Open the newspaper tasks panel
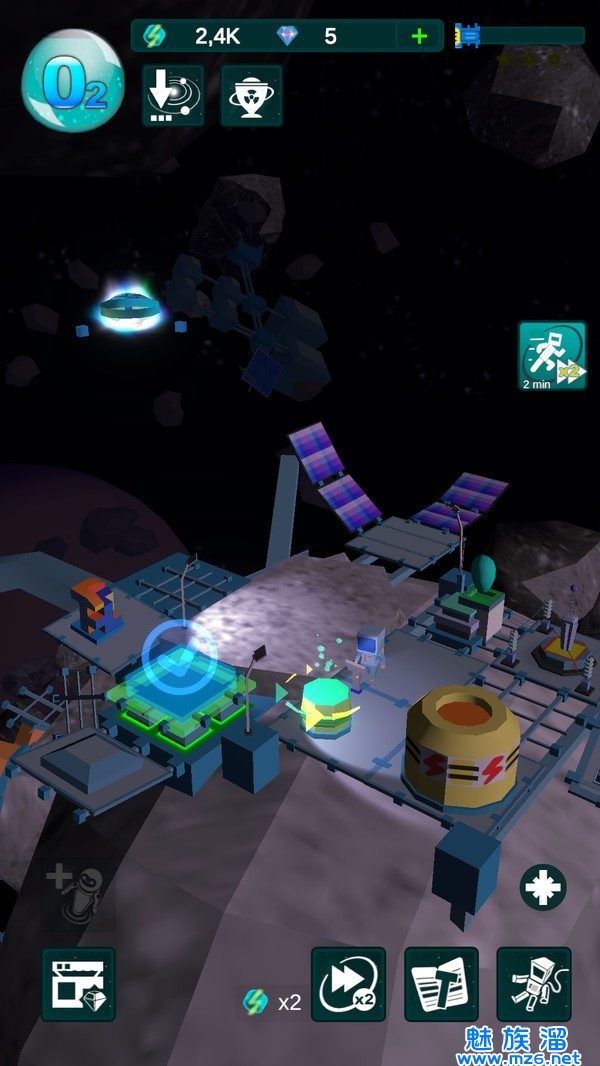 pyautogui.click(x=441, y=984)
